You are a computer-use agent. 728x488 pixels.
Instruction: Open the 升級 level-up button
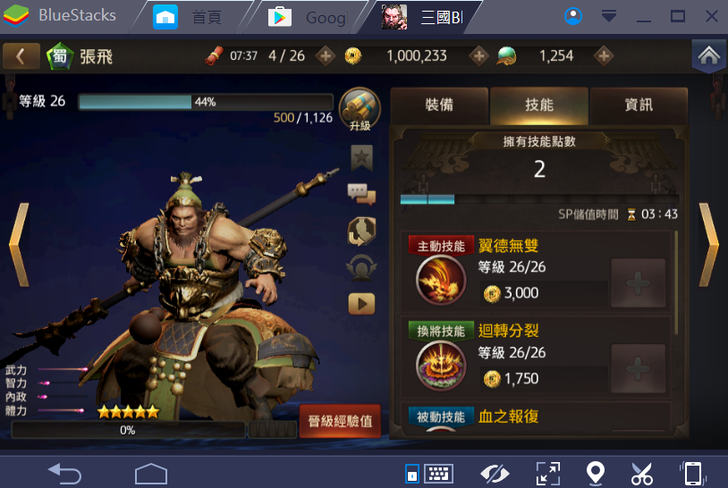click(x=360, y=110)
